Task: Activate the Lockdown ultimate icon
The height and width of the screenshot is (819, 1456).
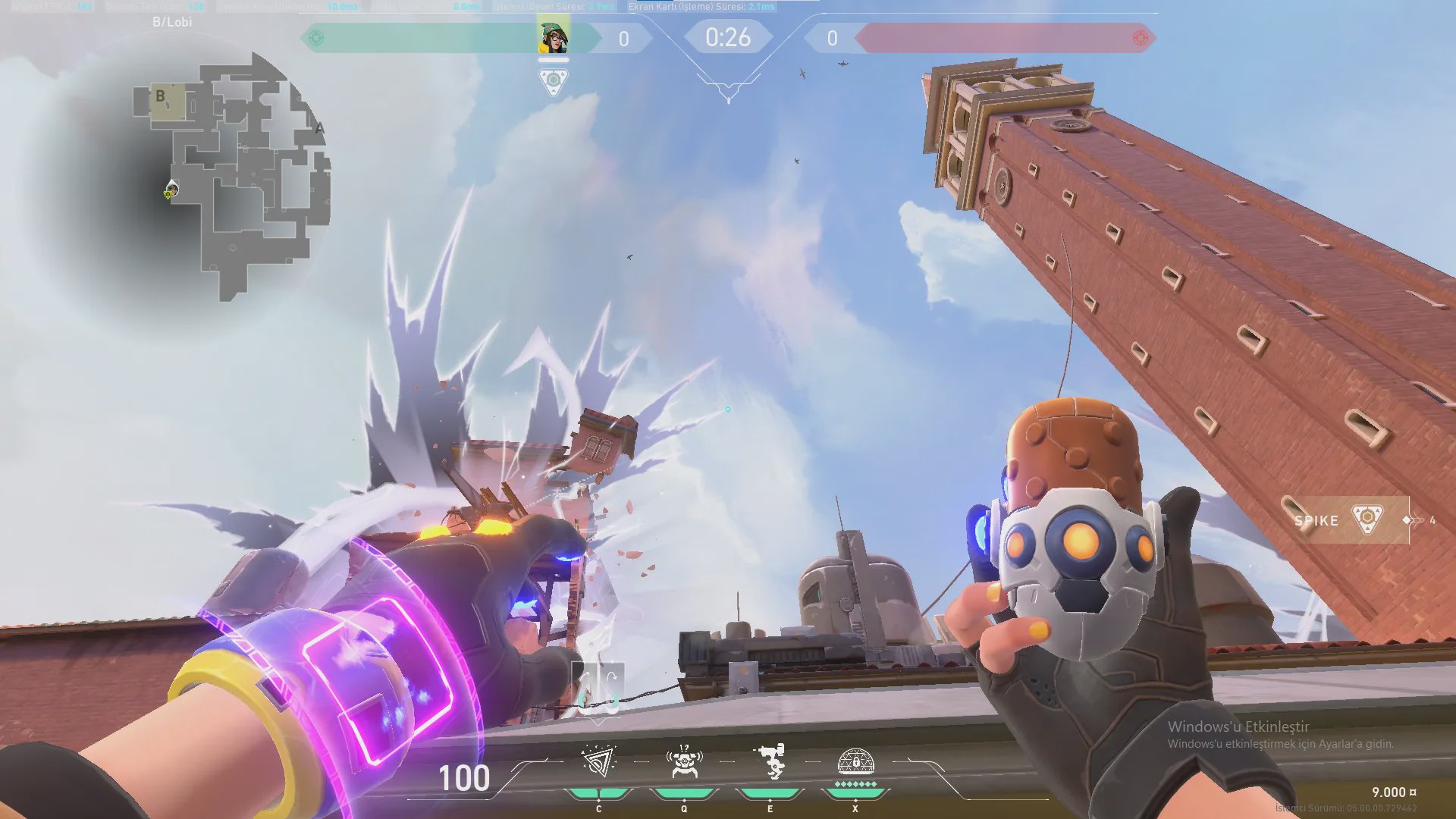Action: [855, 762]
